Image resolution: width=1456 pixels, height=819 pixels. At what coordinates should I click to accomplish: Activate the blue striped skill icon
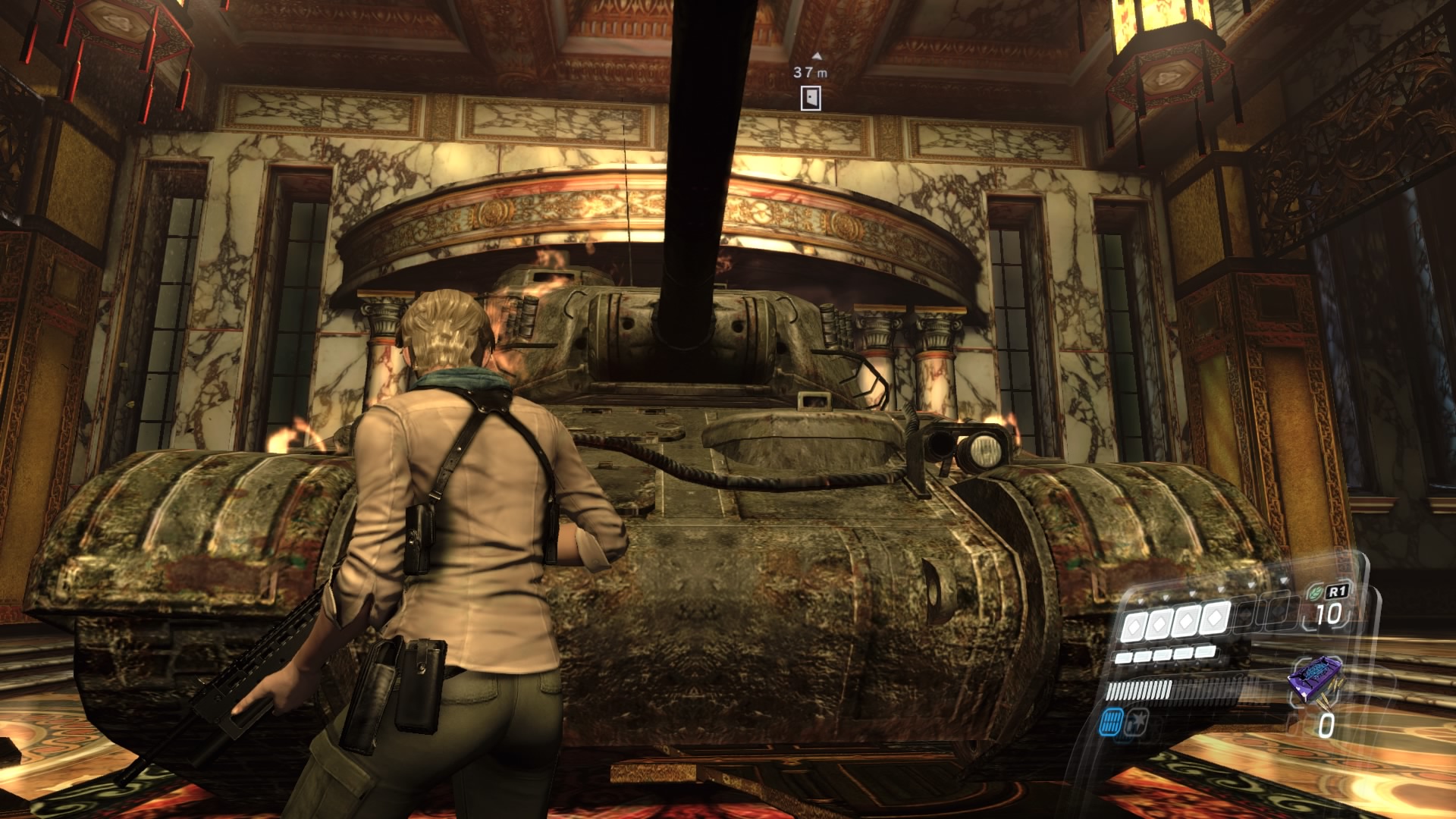click(x=1112, y=721)
